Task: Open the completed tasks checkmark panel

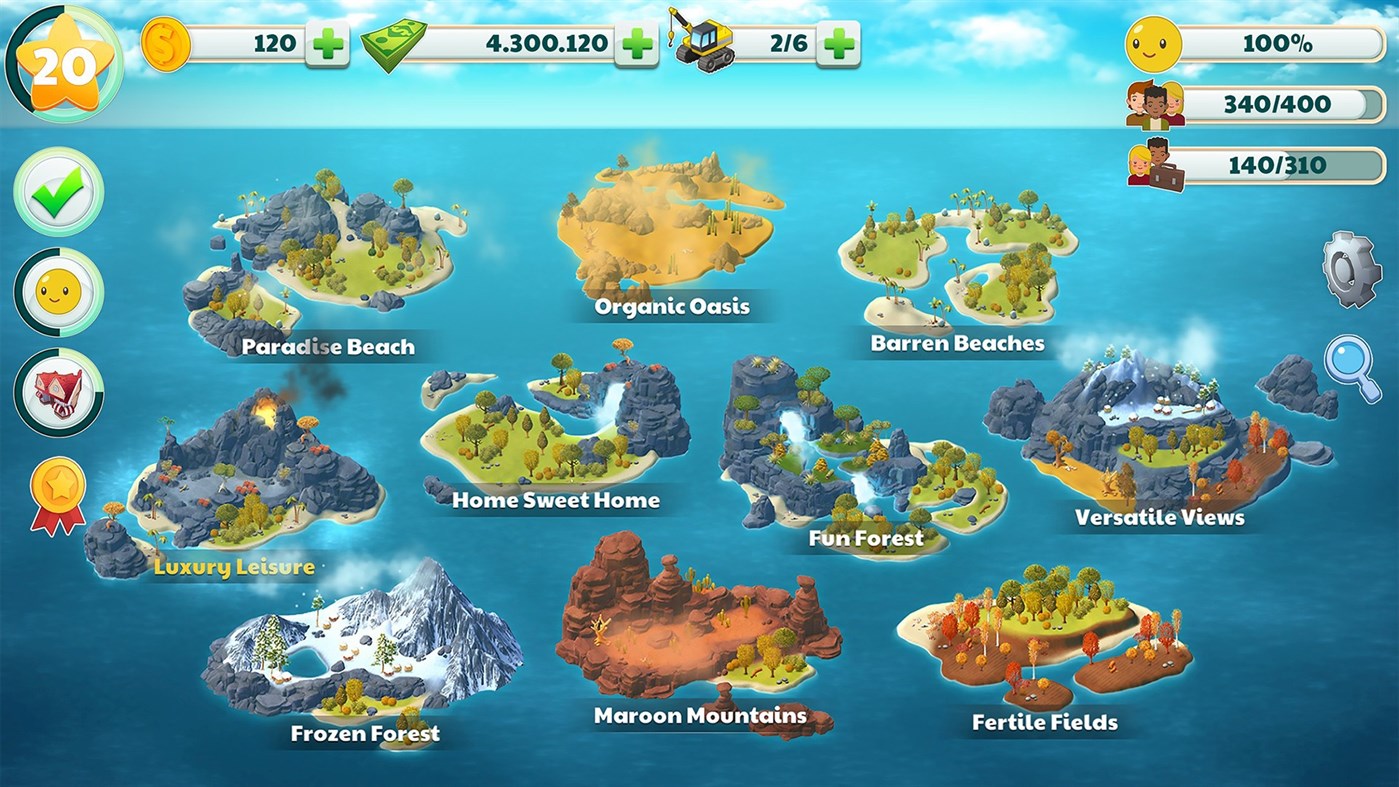Action: (57, 192)
